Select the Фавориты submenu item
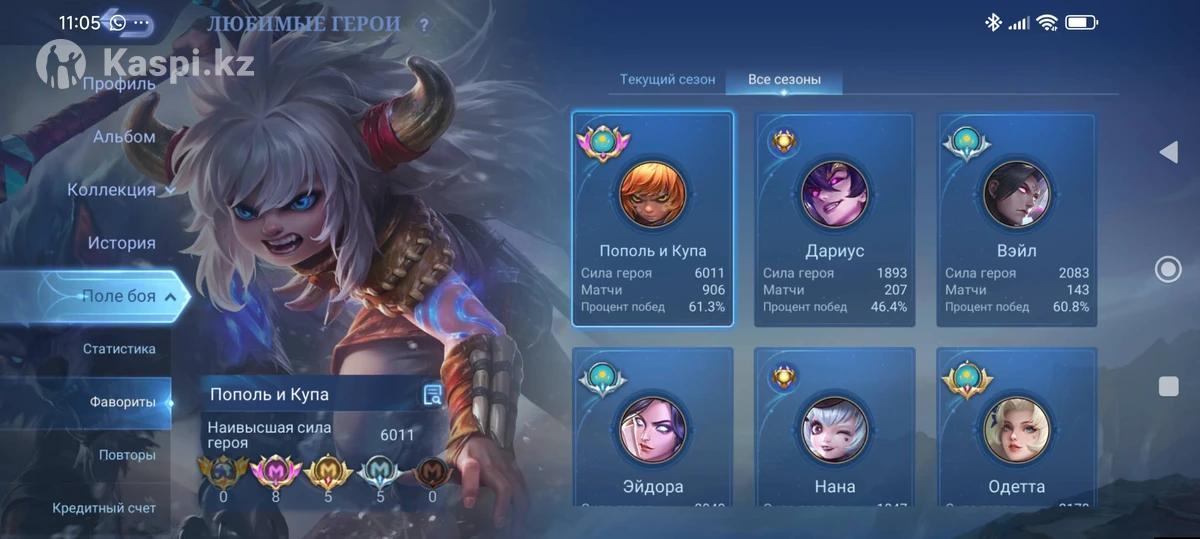 (123, 402)
